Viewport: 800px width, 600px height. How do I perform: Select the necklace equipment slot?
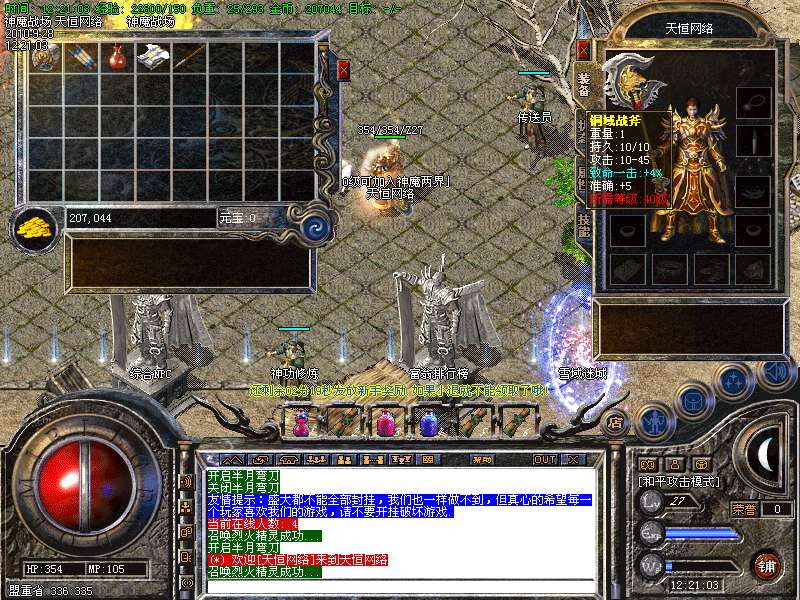[x=753, y=101]
